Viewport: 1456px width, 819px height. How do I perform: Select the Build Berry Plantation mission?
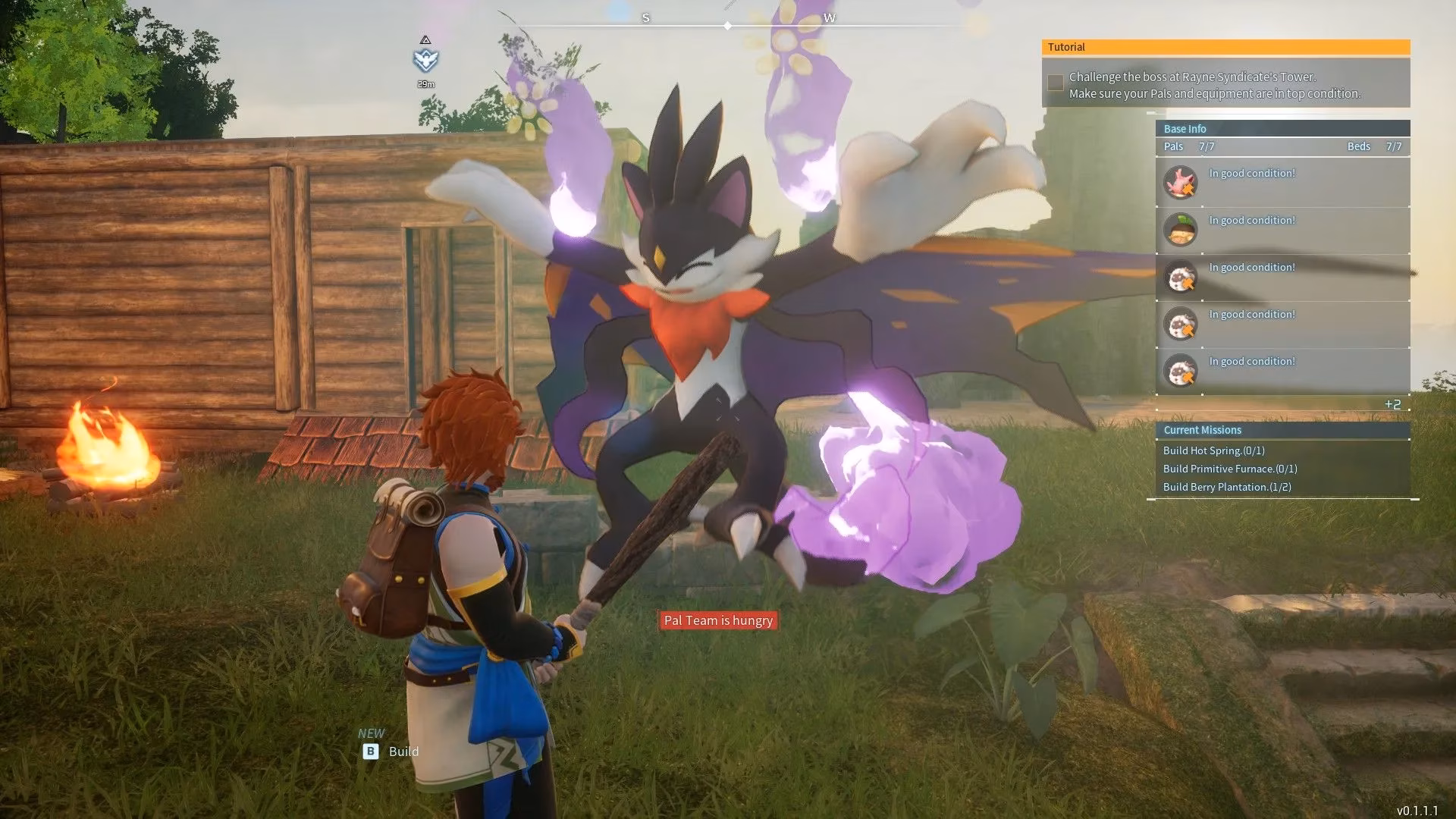(x=1227, y=487)
